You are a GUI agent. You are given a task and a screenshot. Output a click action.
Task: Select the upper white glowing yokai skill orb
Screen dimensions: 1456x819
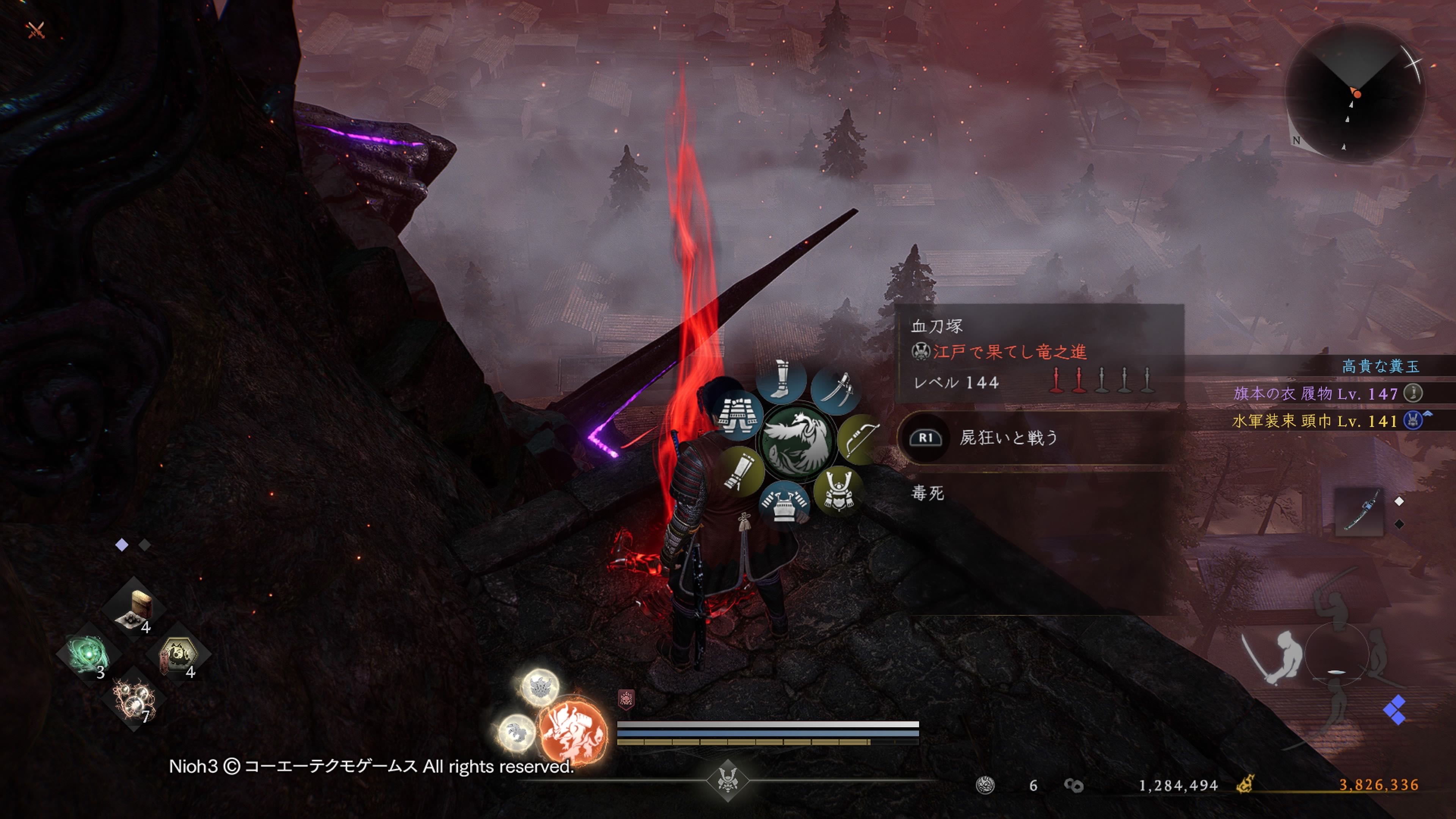point(540,687)
